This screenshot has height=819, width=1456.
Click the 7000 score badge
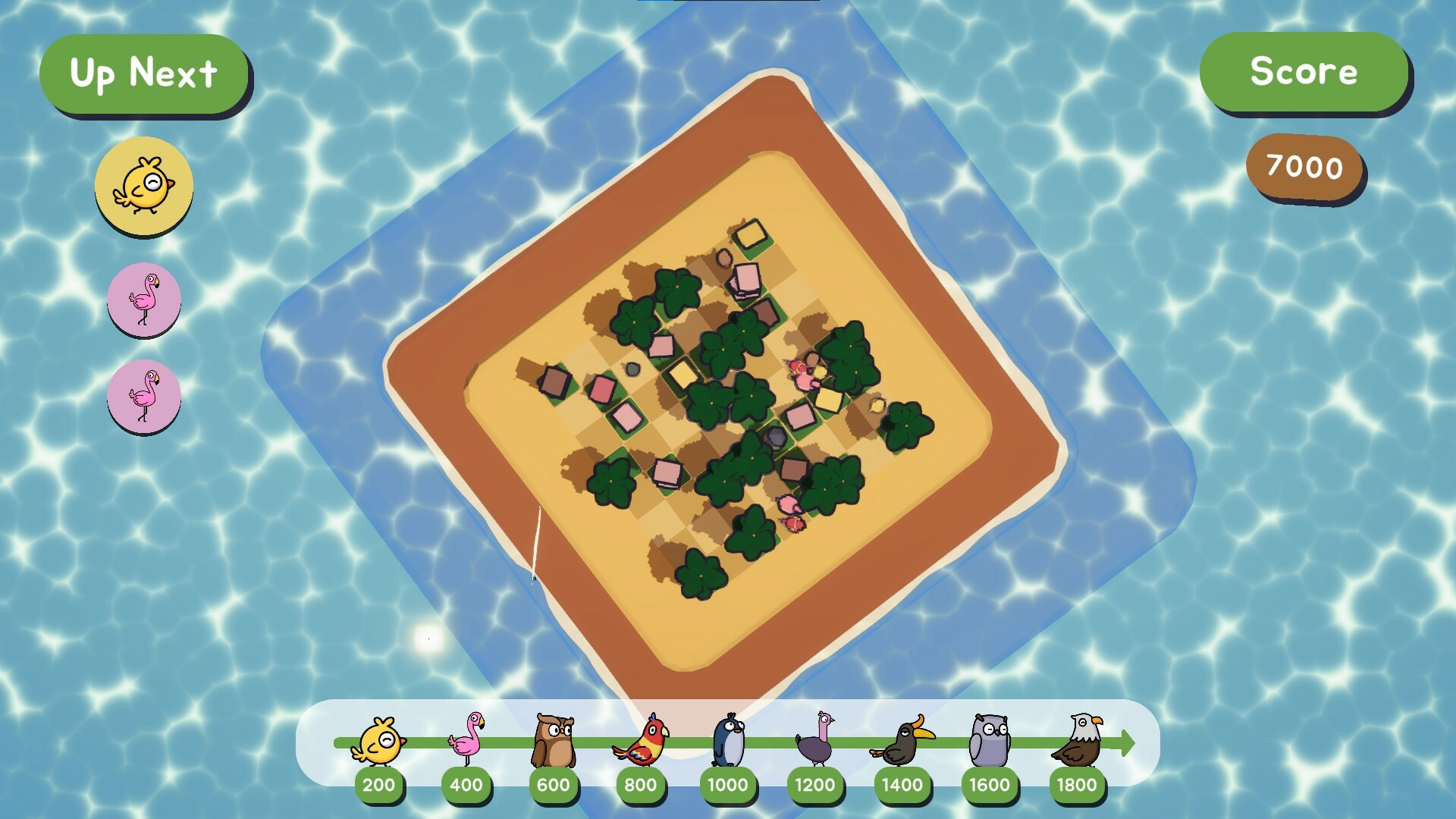1305,168
